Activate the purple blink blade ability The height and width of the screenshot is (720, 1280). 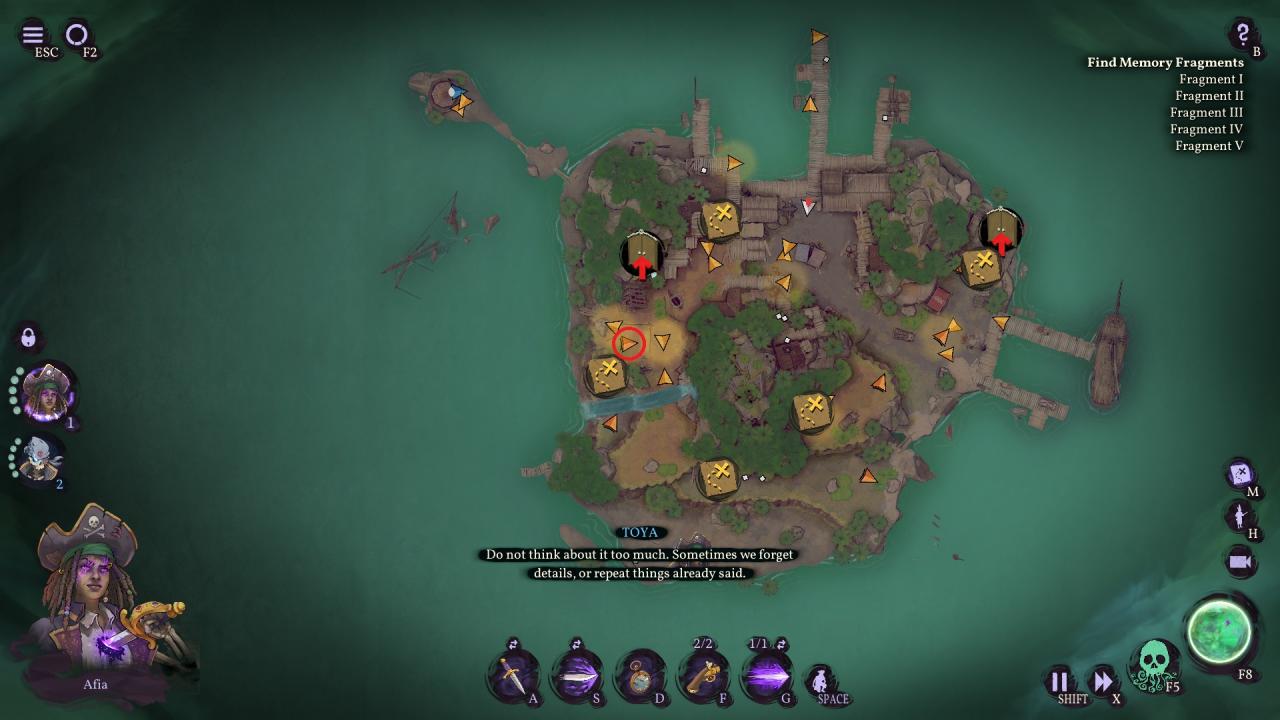[x=575, y=677]
